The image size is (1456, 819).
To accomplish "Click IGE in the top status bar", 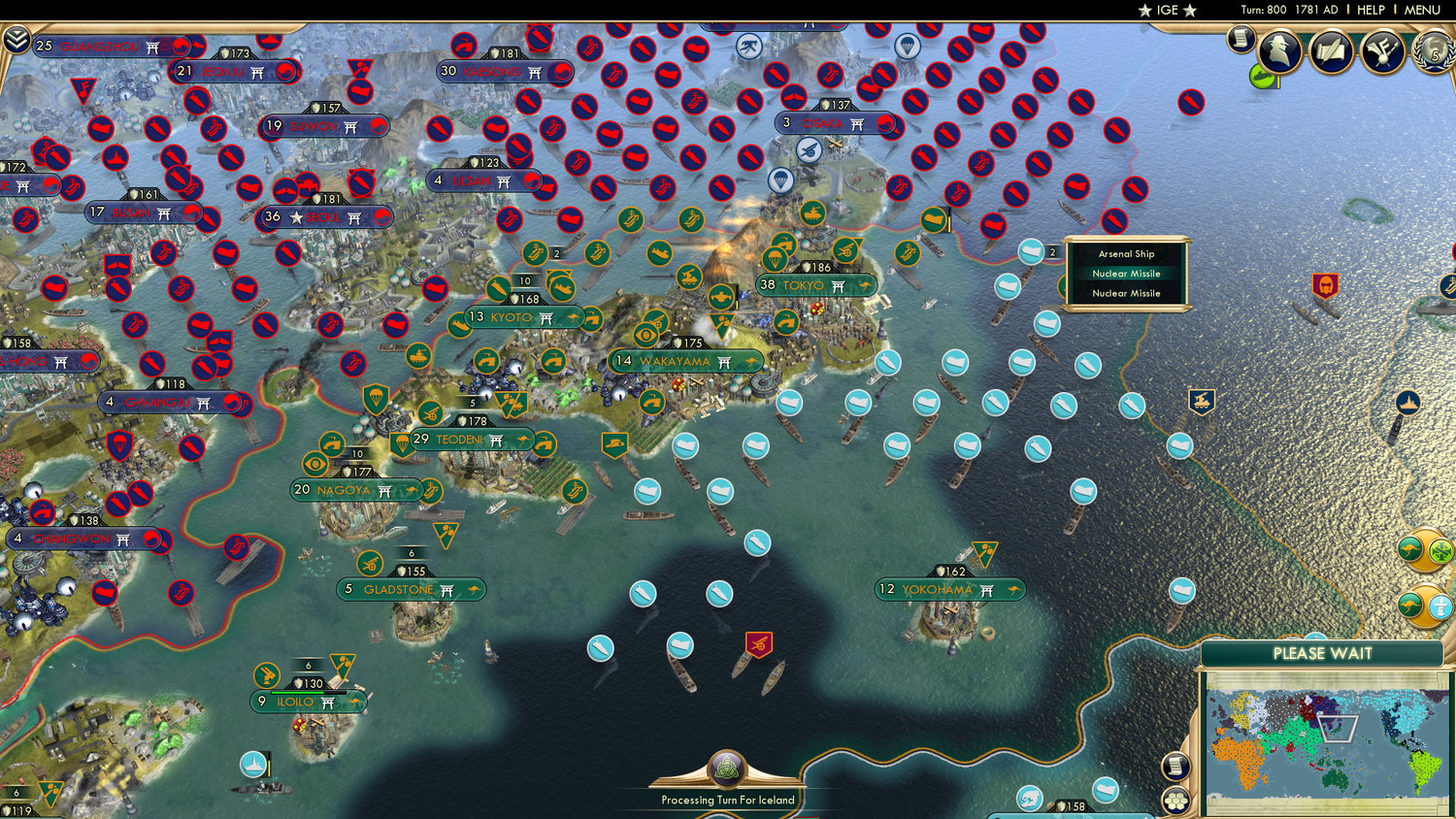I will tap(1168, 10).
